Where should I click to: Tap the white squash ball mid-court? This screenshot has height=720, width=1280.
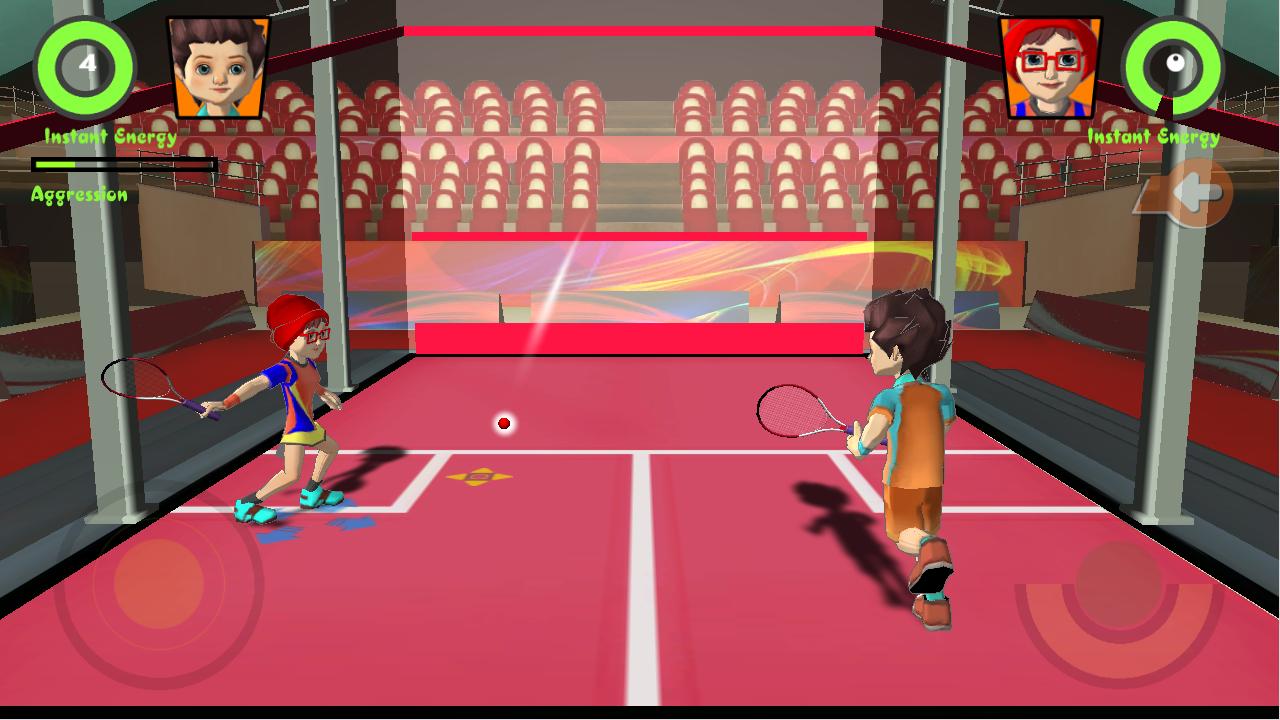(503, 423)
